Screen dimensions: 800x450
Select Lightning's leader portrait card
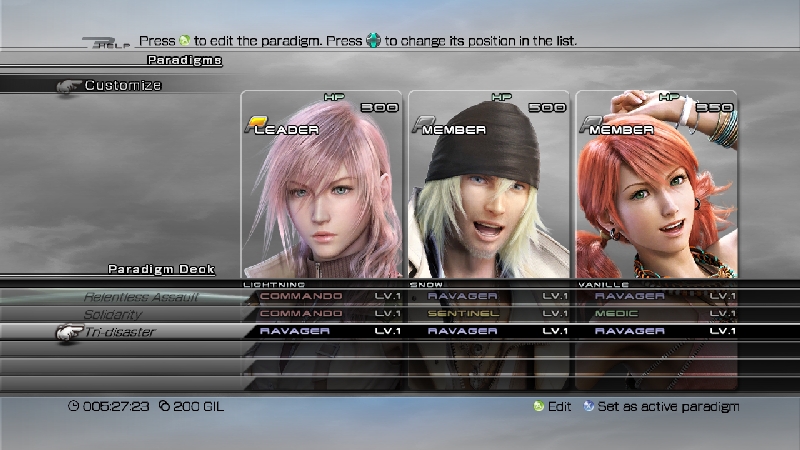[321, 185]
